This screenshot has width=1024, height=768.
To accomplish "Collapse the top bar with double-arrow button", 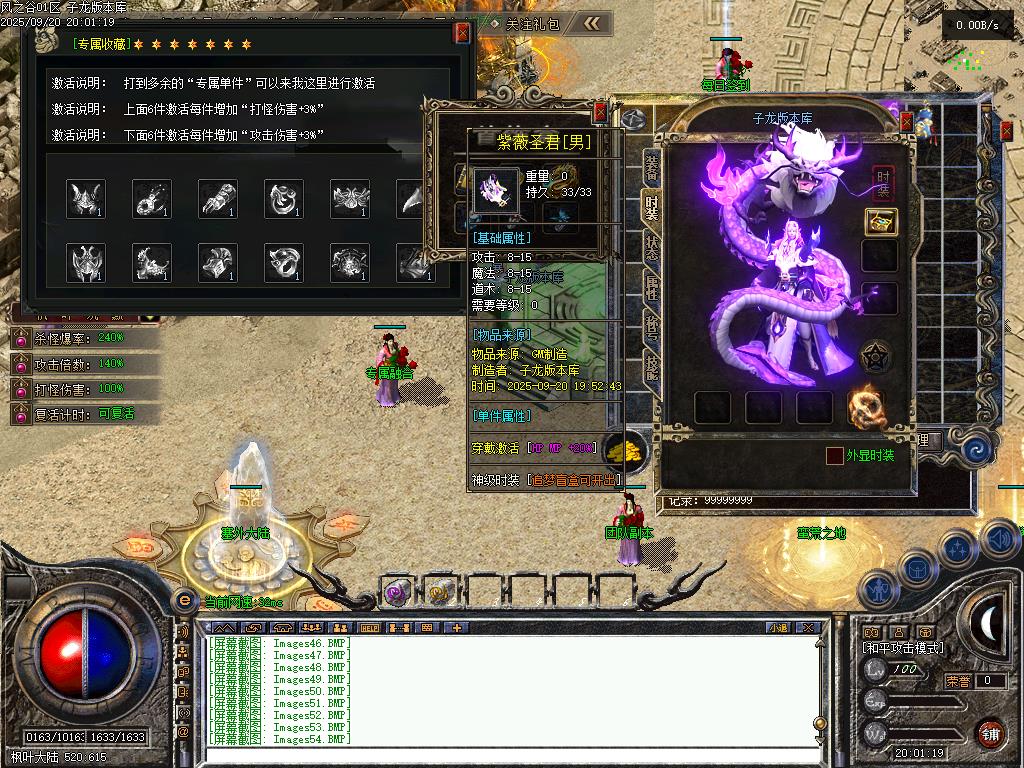I will click(x=592, y=23).
